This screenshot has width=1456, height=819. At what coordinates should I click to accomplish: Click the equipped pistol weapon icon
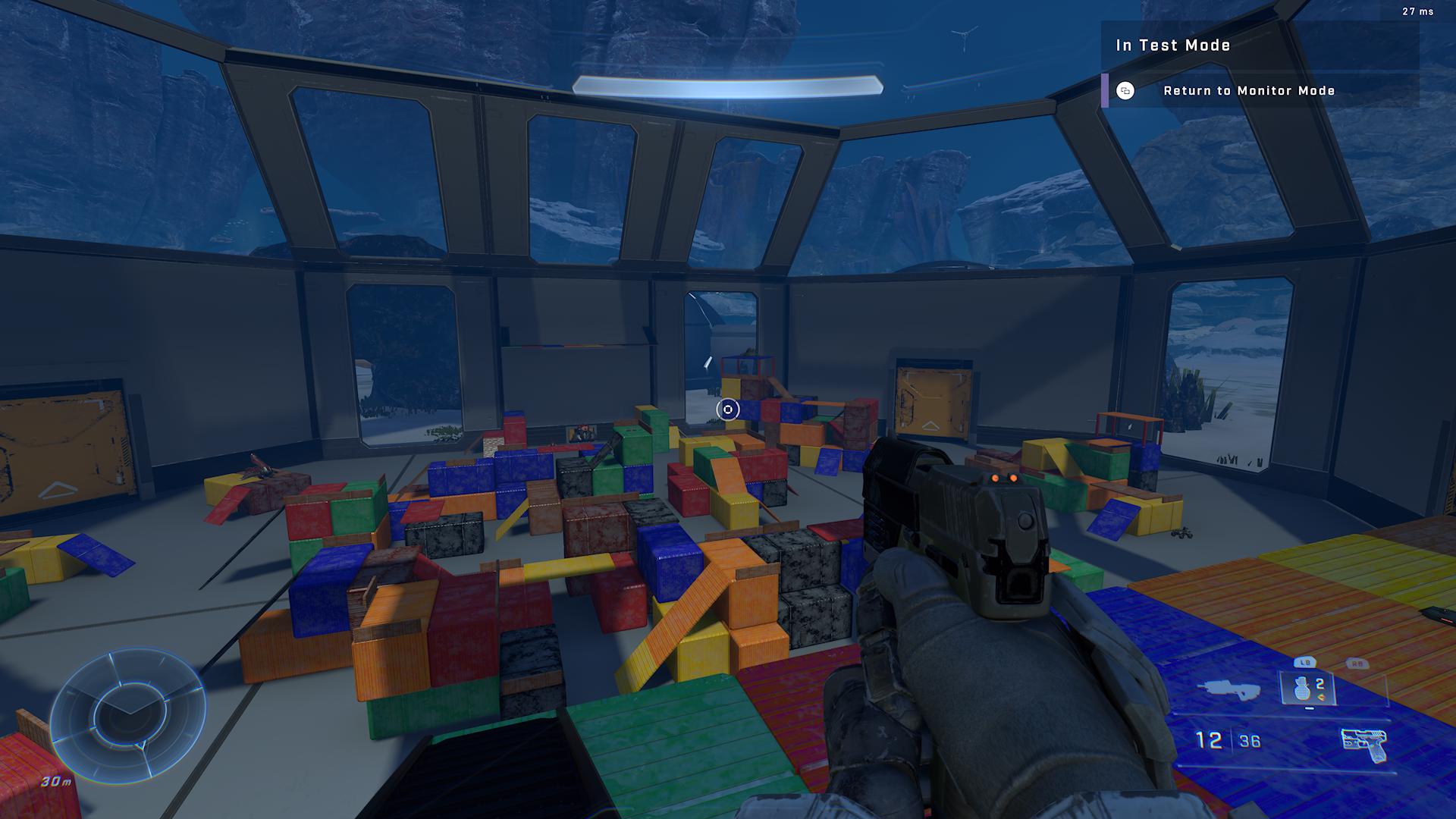coord(1363,742)
